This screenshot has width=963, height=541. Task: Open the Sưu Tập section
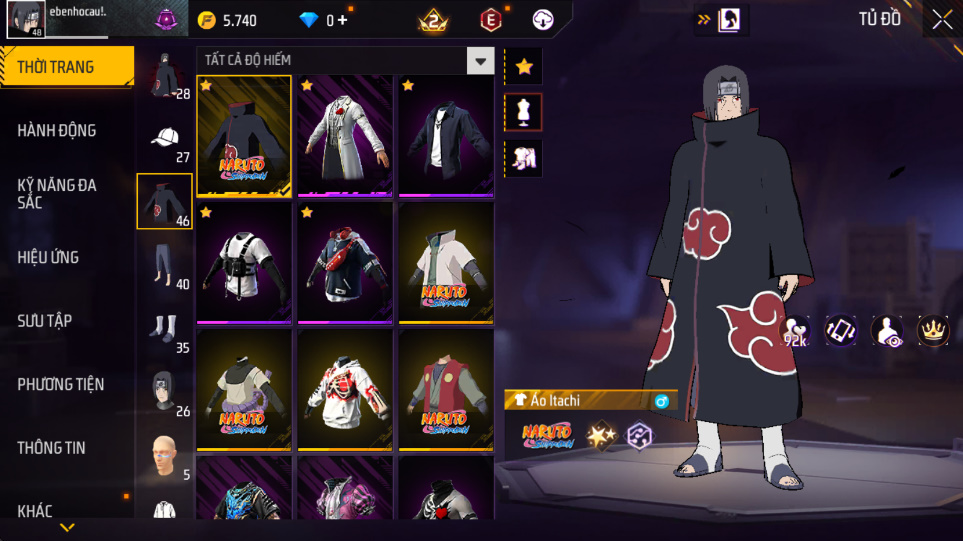pyautogui.click(x=45, y=321)
